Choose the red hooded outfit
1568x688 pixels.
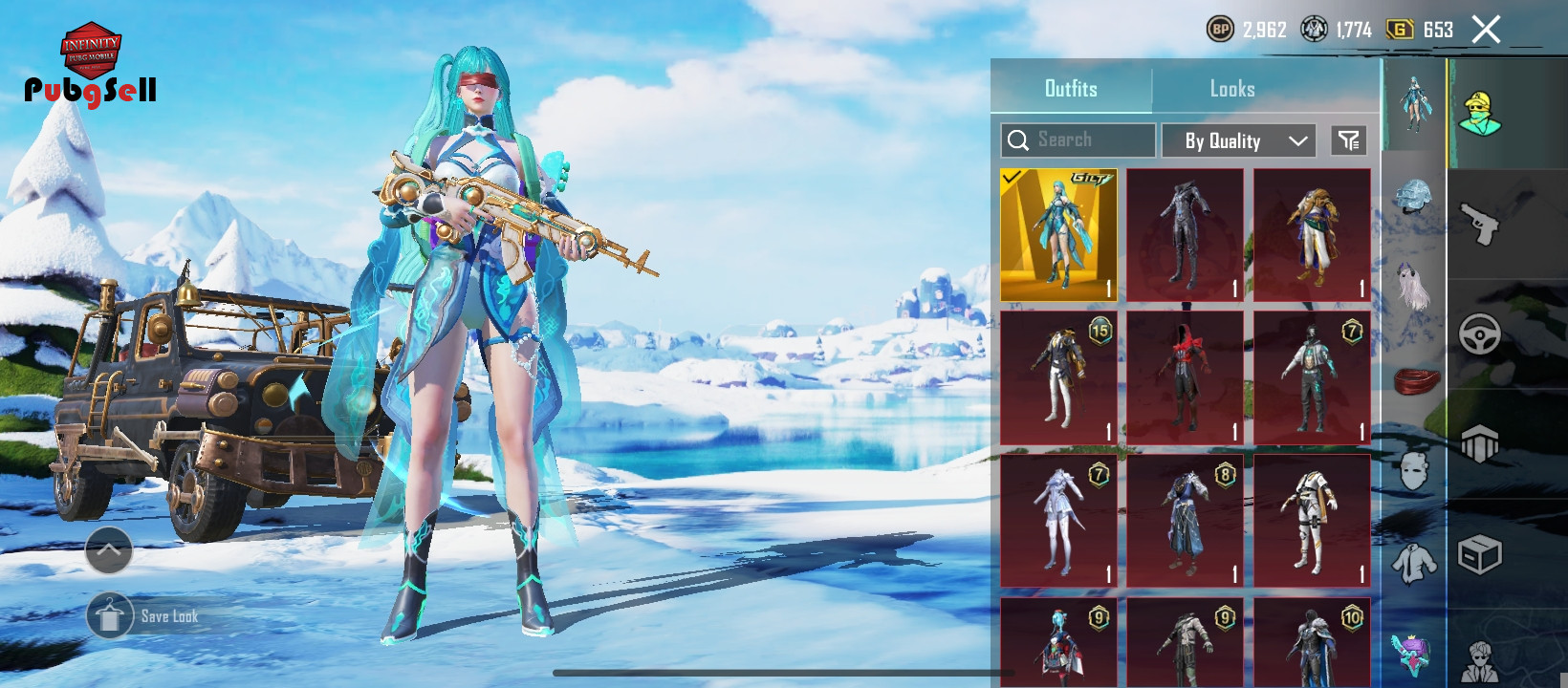coord(1185,378)
